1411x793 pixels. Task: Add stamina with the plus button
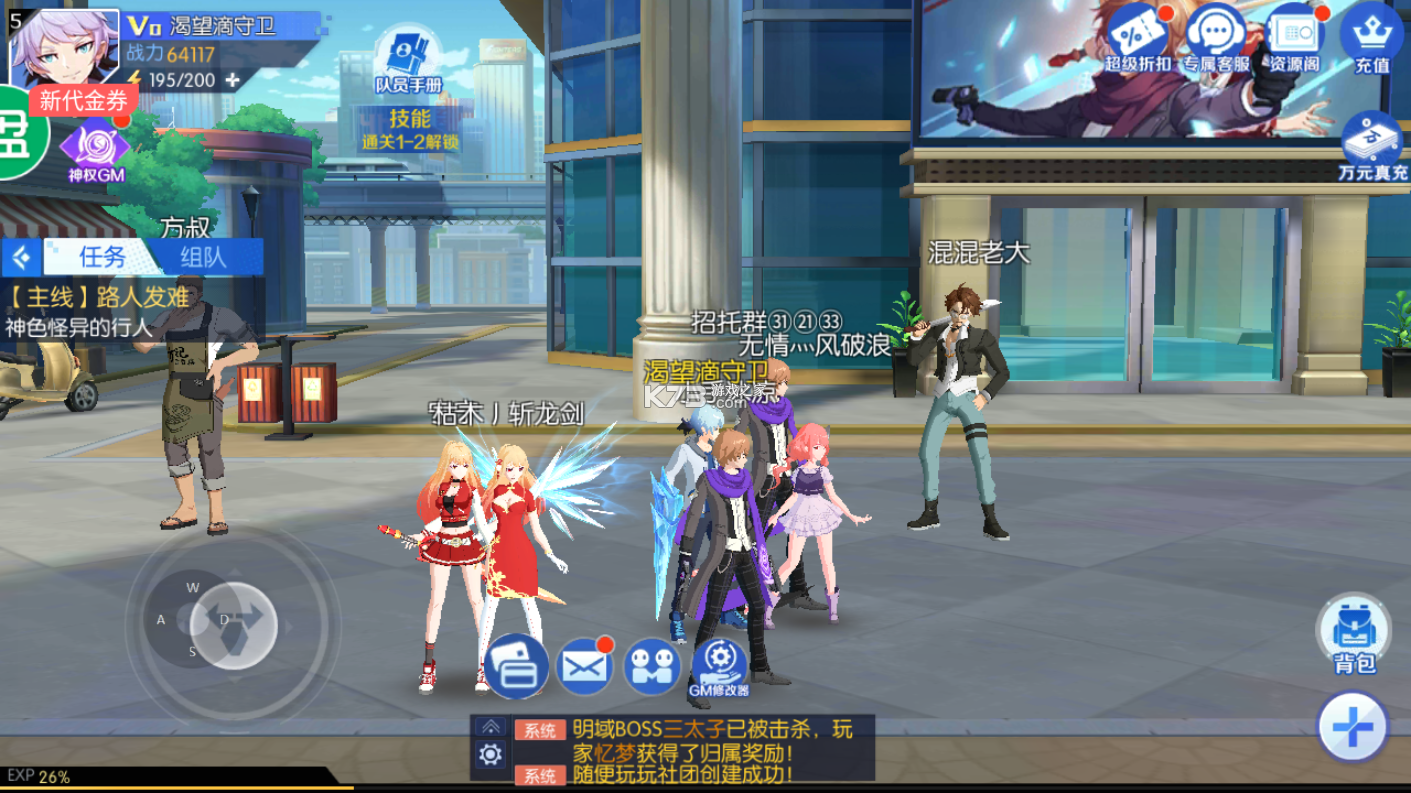(x=233, y=80)
